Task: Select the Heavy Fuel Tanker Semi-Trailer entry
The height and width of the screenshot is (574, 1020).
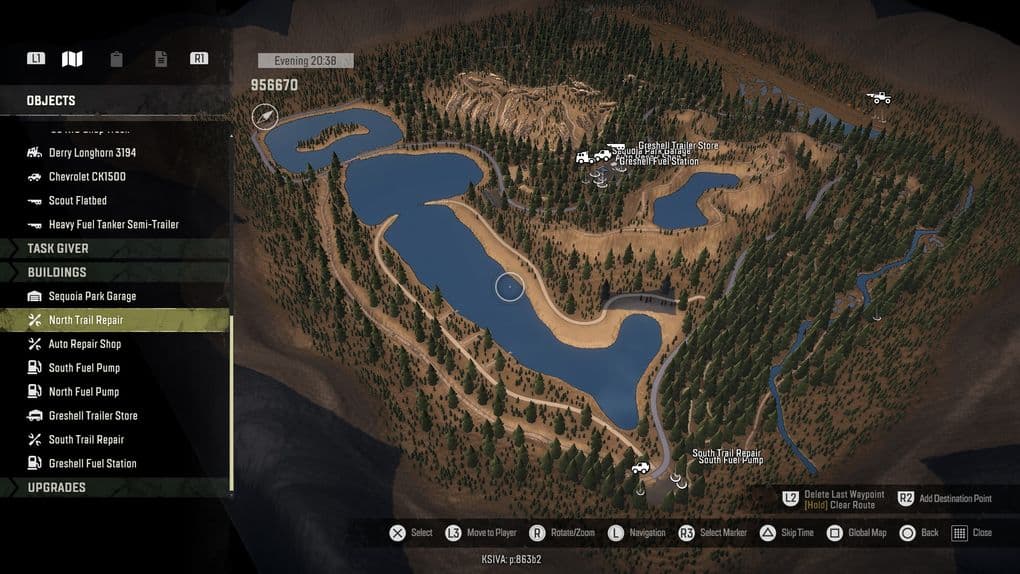Action: point(113,225)
